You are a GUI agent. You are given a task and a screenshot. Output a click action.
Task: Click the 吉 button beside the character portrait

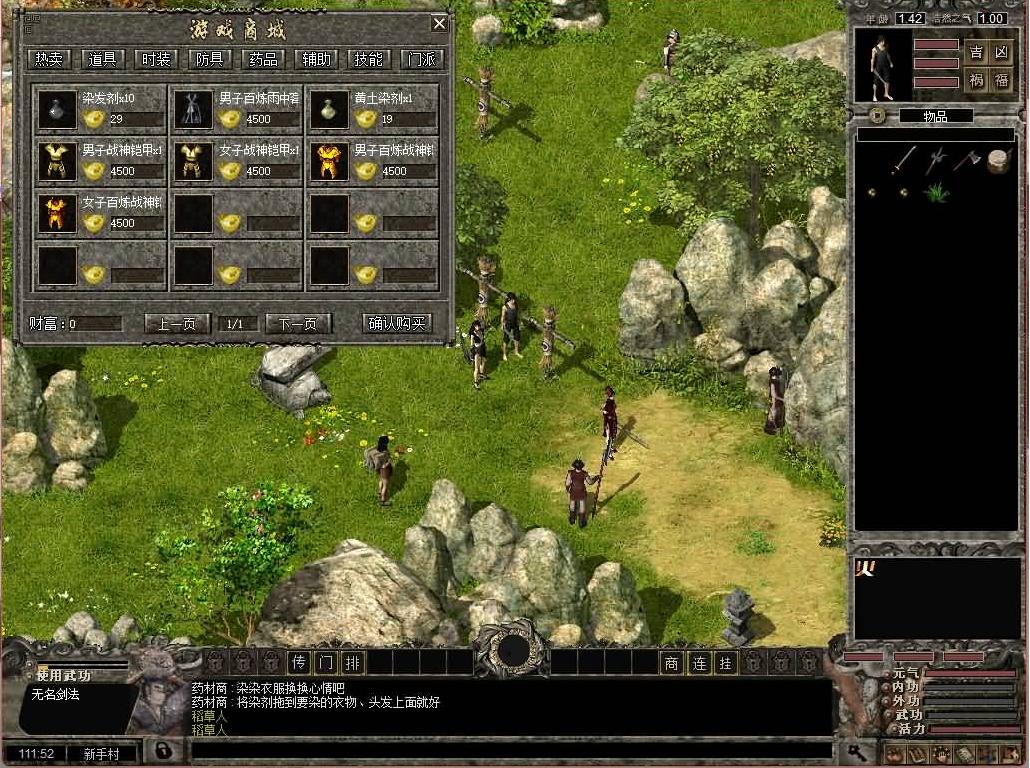pos(976,54)
